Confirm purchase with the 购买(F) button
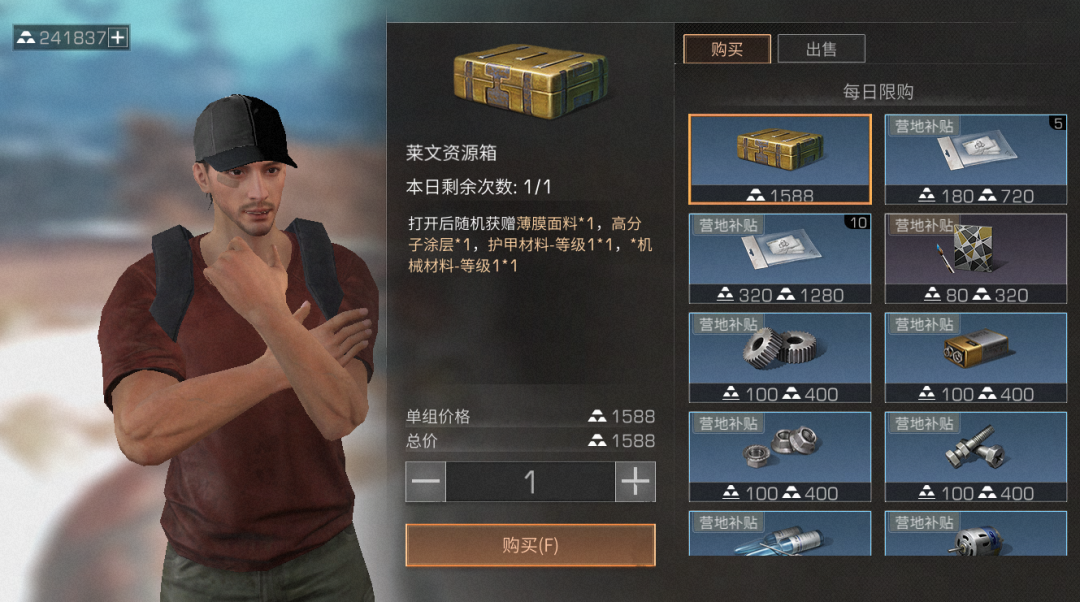The height and width of the screenshot is (602, 1080). point(530,545)
